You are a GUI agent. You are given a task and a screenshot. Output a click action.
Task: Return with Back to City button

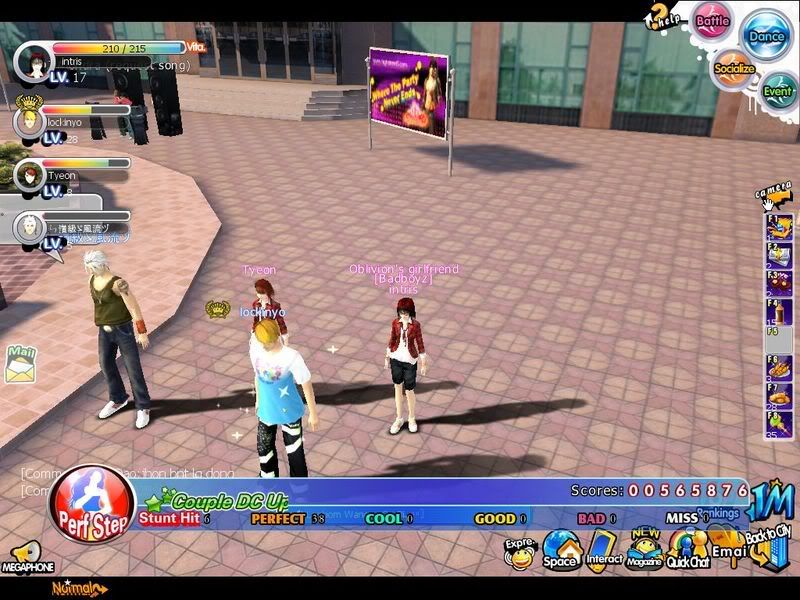768,546
